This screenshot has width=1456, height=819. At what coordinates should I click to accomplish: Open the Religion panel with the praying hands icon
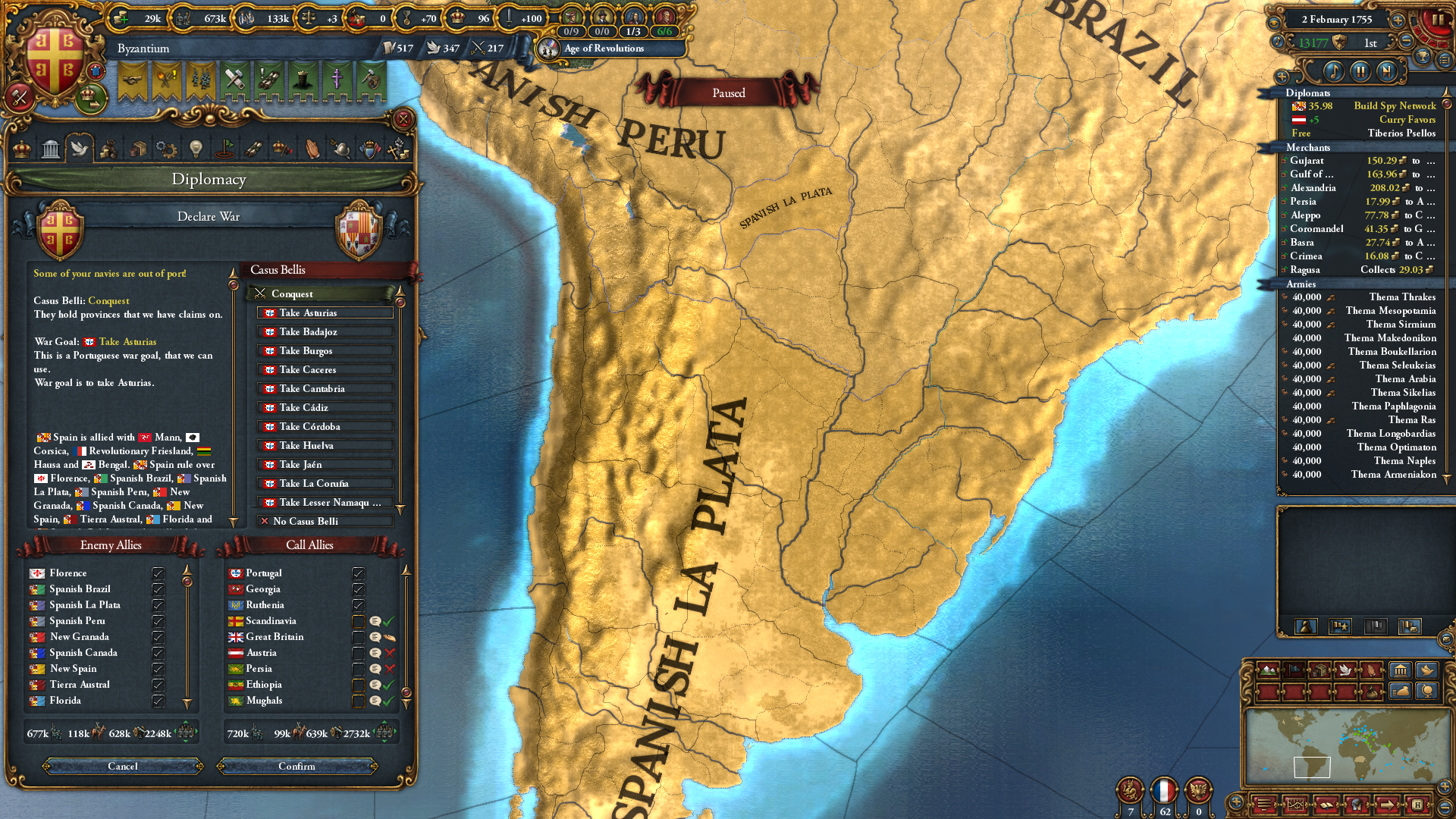point(312,149)
